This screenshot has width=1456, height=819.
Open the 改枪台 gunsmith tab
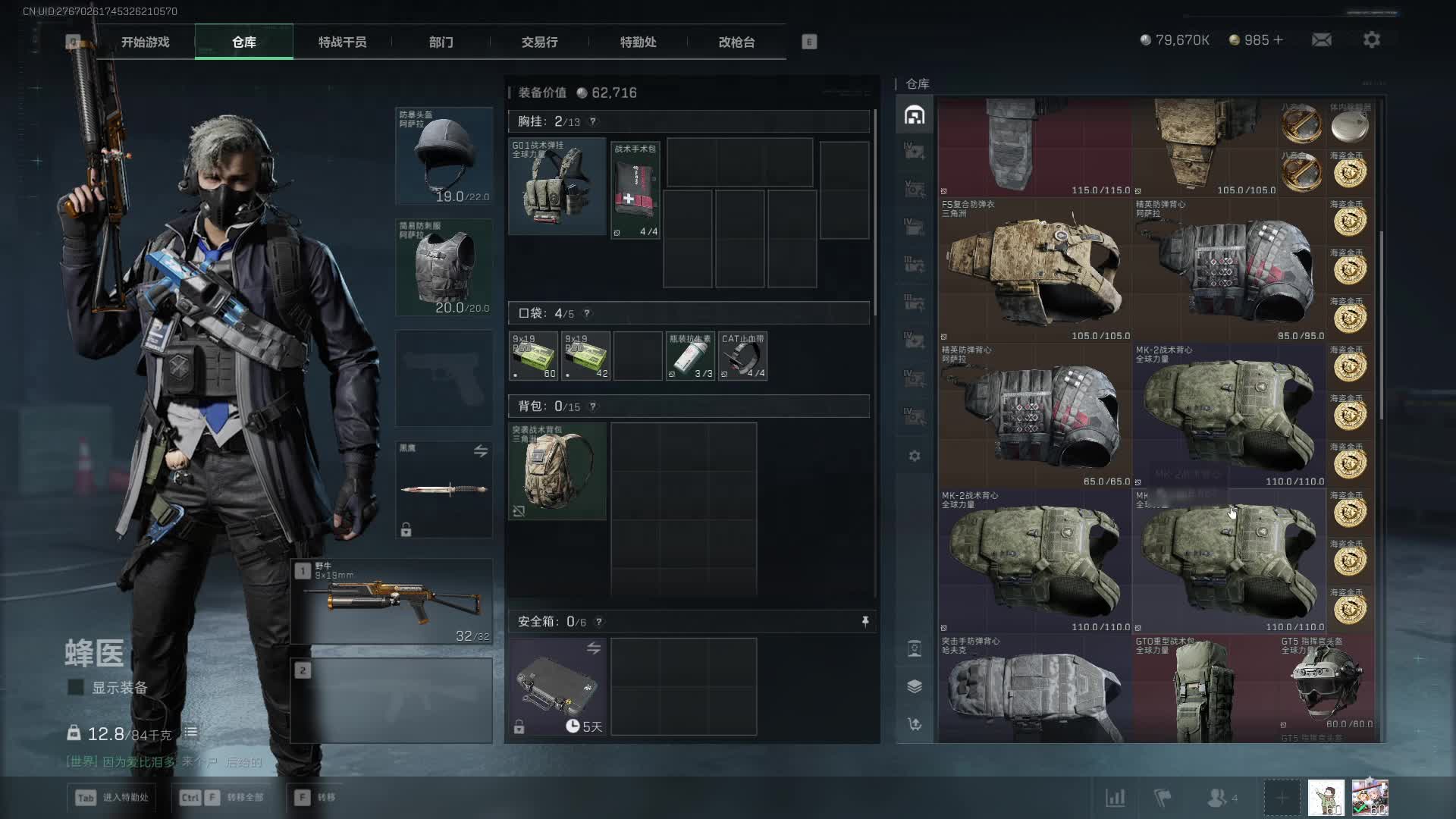pos(736,42)
